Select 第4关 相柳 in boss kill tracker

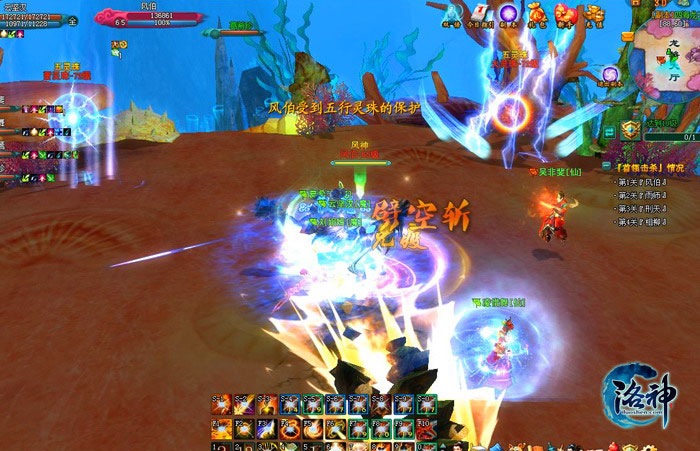pos(640,221)
